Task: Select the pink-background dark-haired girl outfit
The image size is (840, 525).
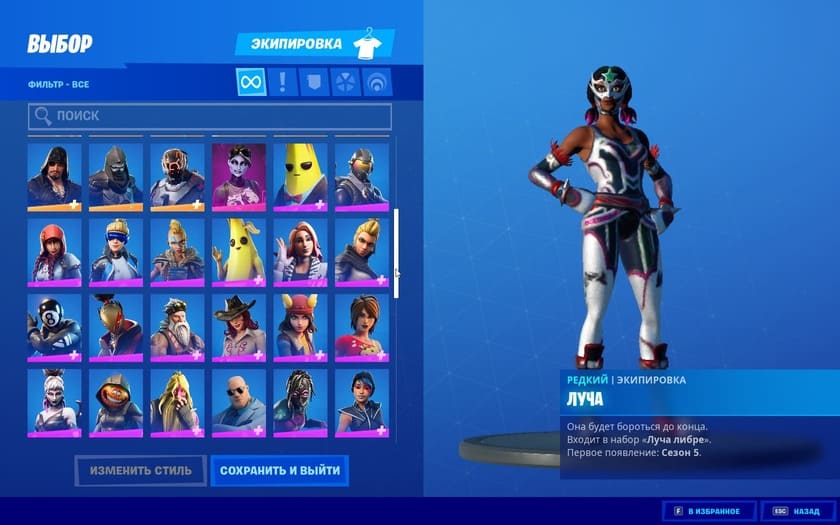Action: 239,176
